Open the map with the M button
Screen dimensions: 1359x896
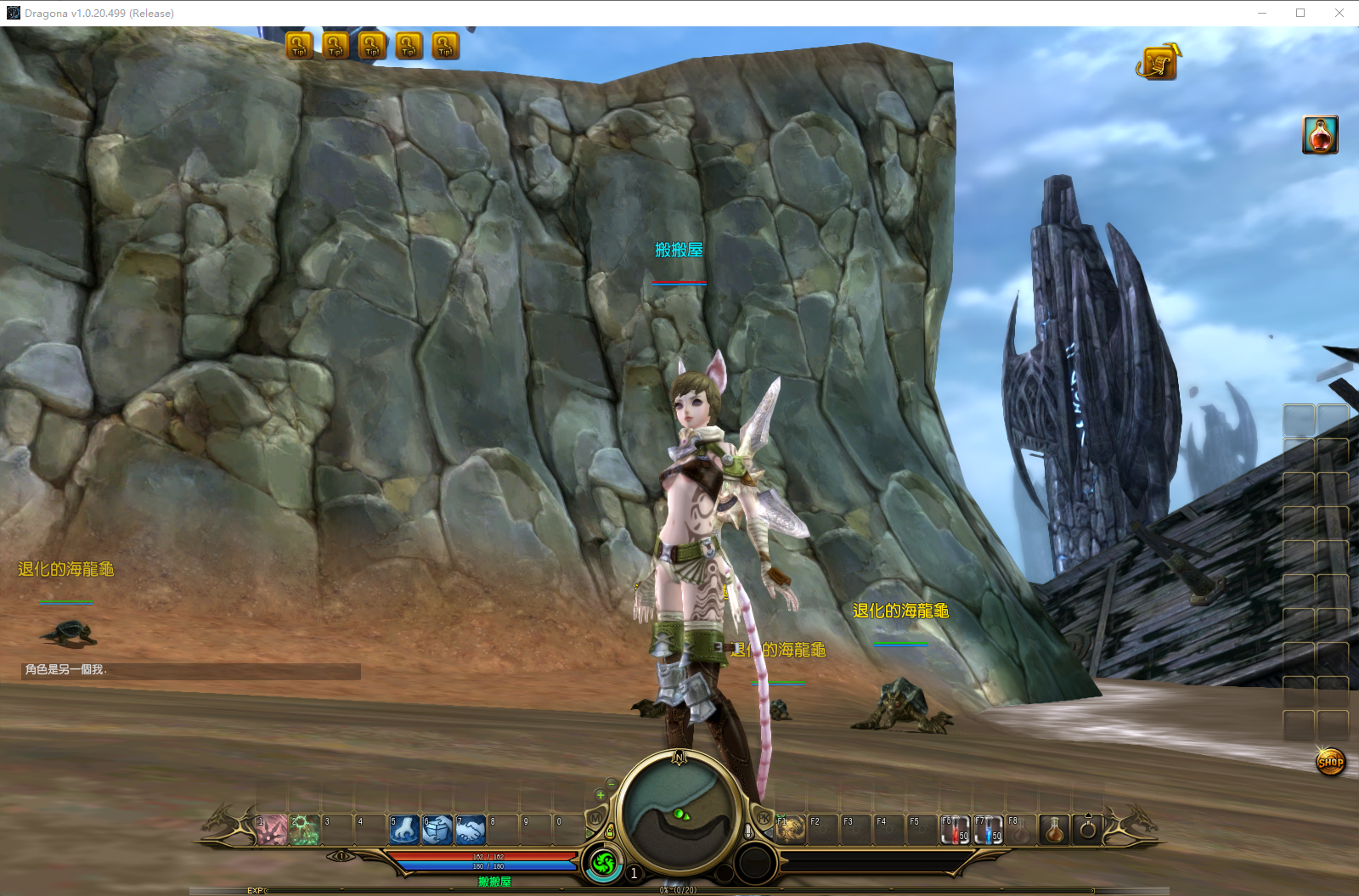595,817
